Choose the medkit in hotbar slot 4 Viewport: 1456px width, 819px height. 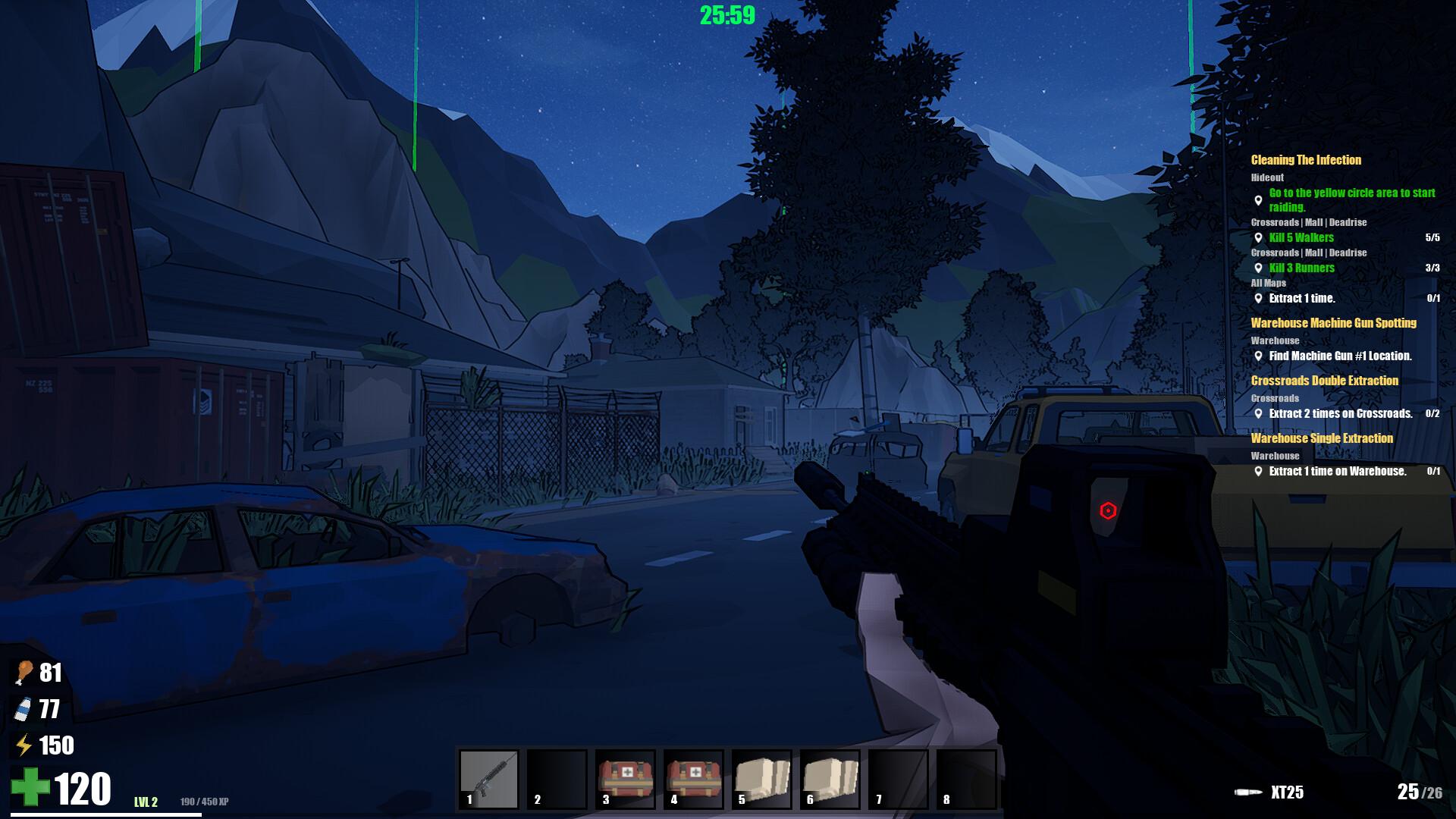pos(694,780)
